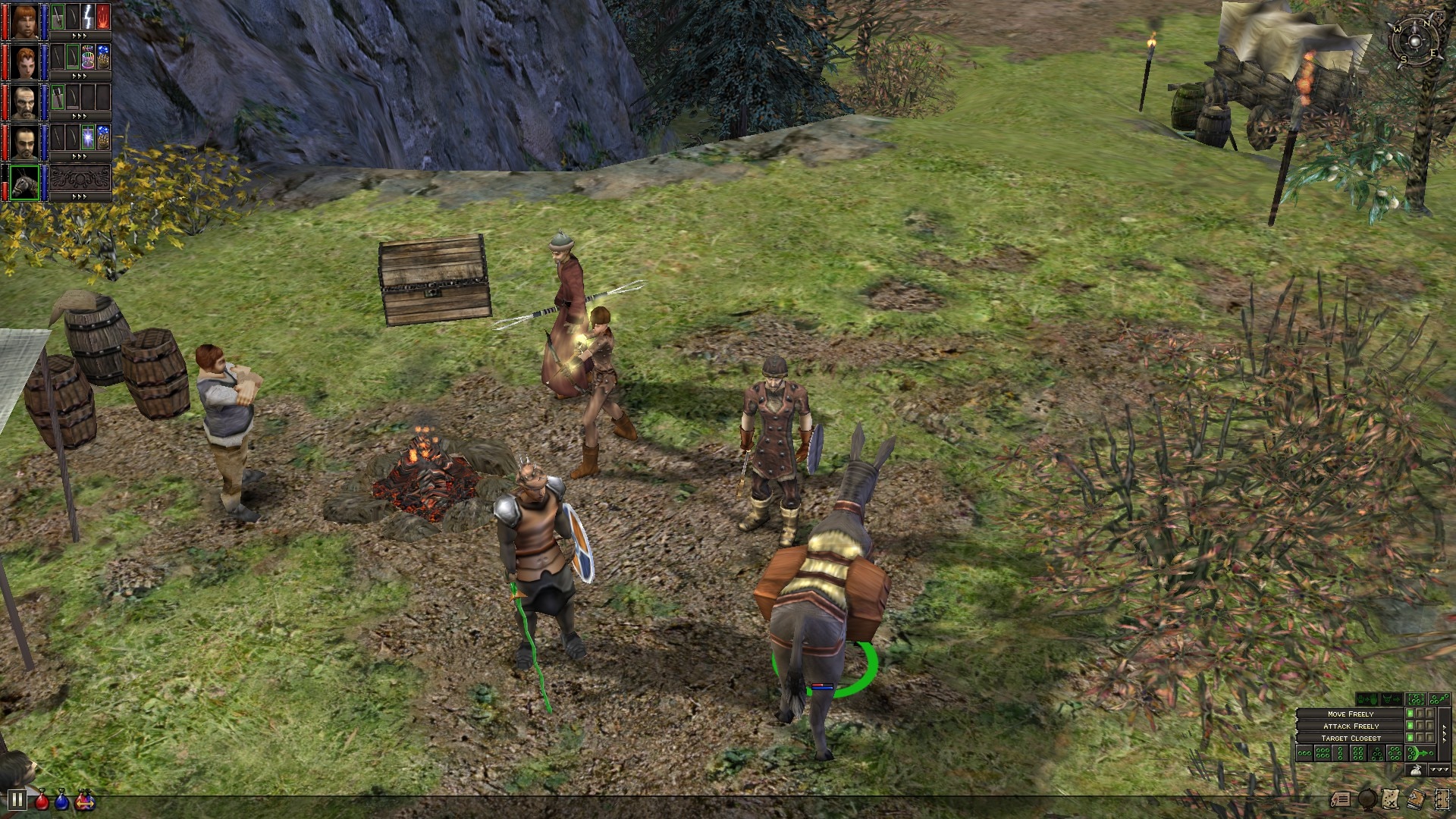
Task: Open the journal book
Action: click(1416, 799)
